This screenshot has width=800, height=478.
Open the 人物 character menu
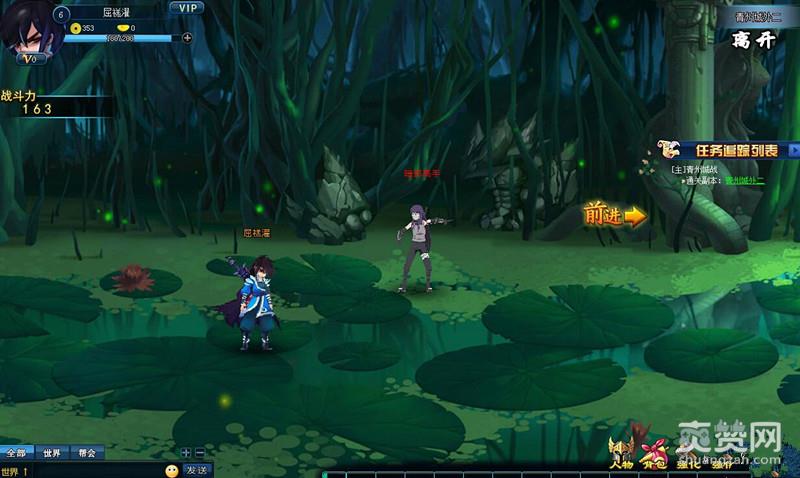(621, 455)
